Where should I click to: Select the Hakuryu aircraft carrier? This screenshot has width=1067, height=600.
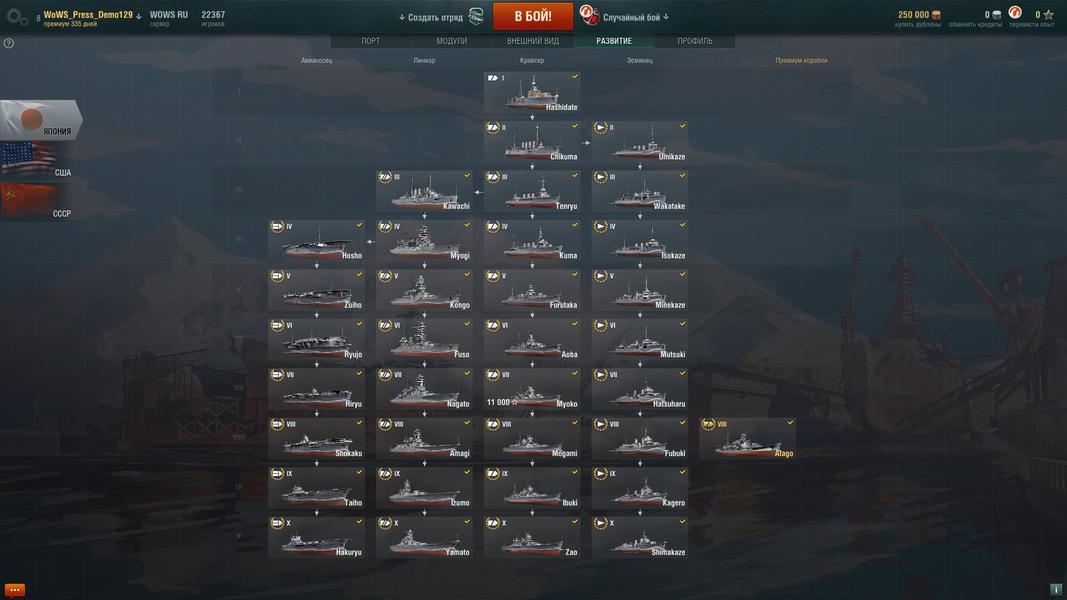click(316, 538)
